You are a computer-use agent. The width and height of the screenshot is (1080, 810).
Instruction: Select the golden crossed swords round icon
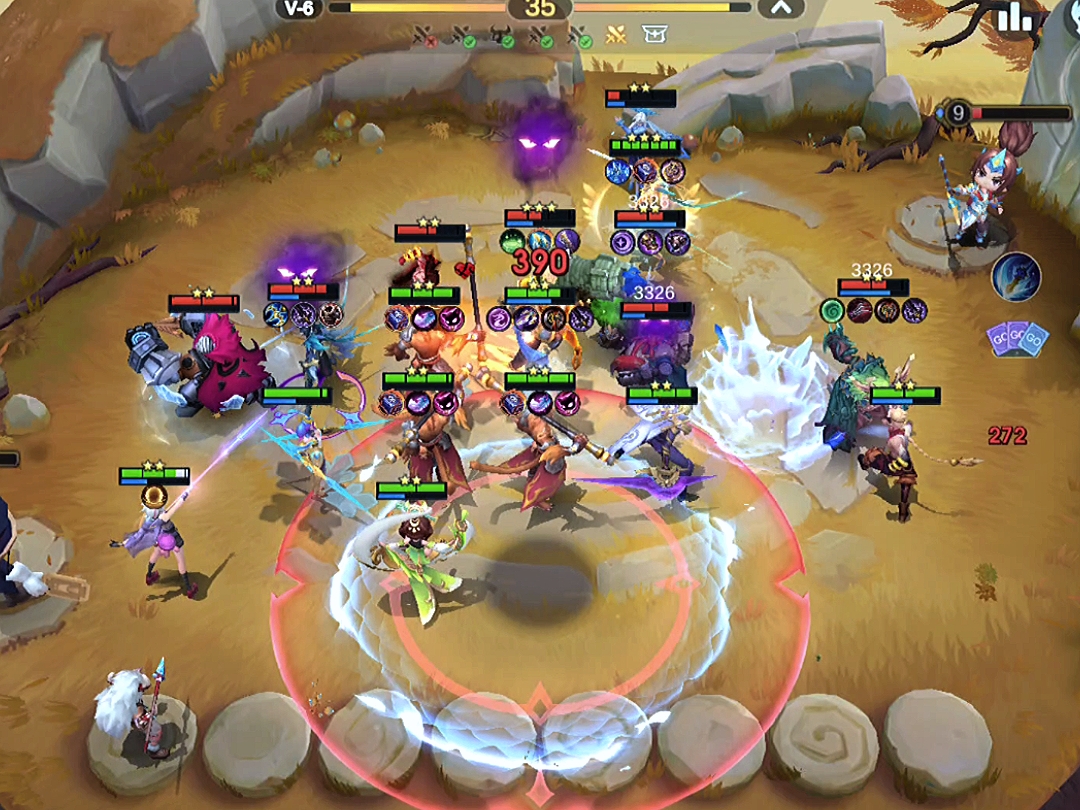[x=616, y=36]
